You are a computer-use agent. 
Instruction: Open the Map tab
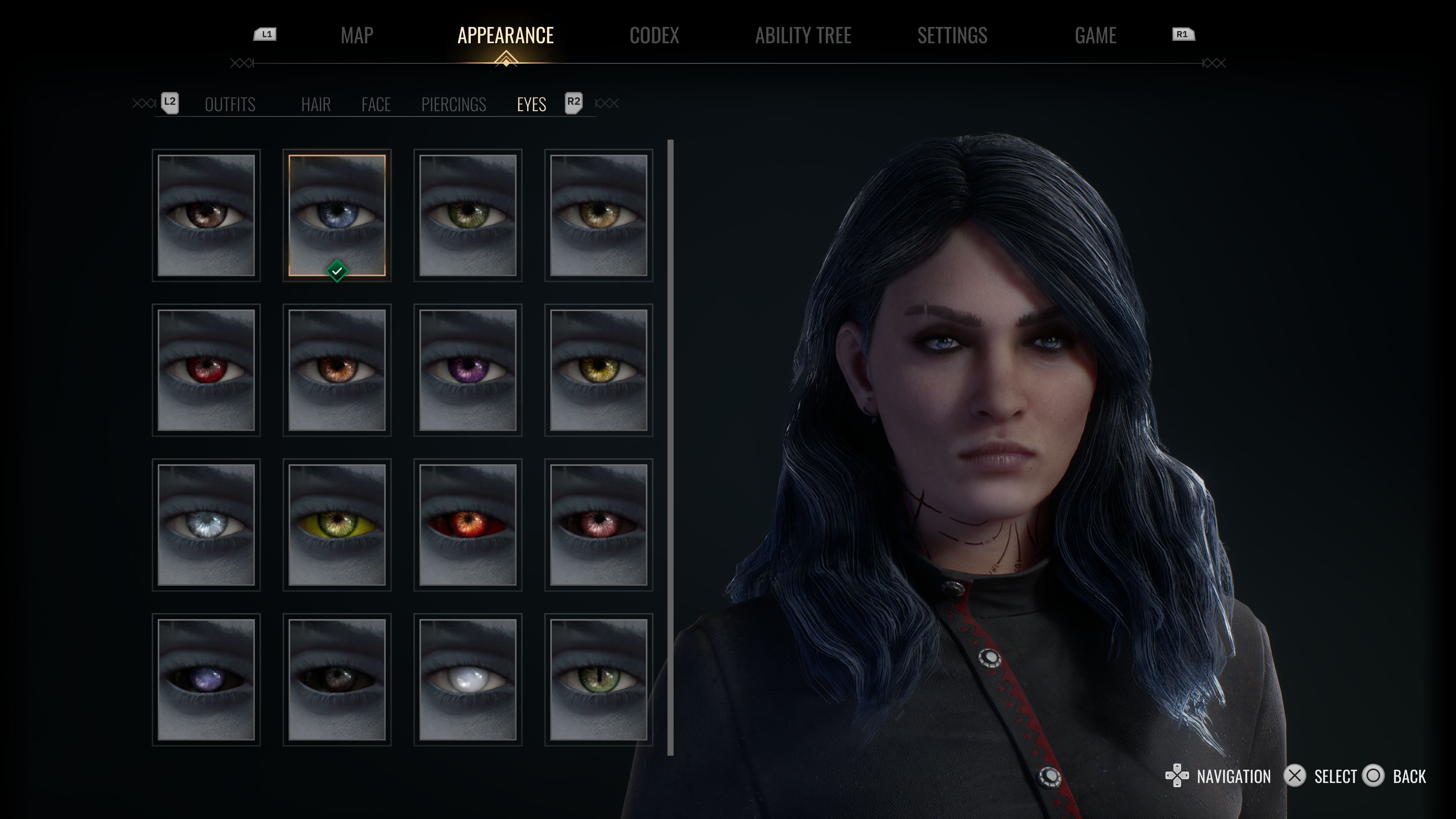coord(357,36)
